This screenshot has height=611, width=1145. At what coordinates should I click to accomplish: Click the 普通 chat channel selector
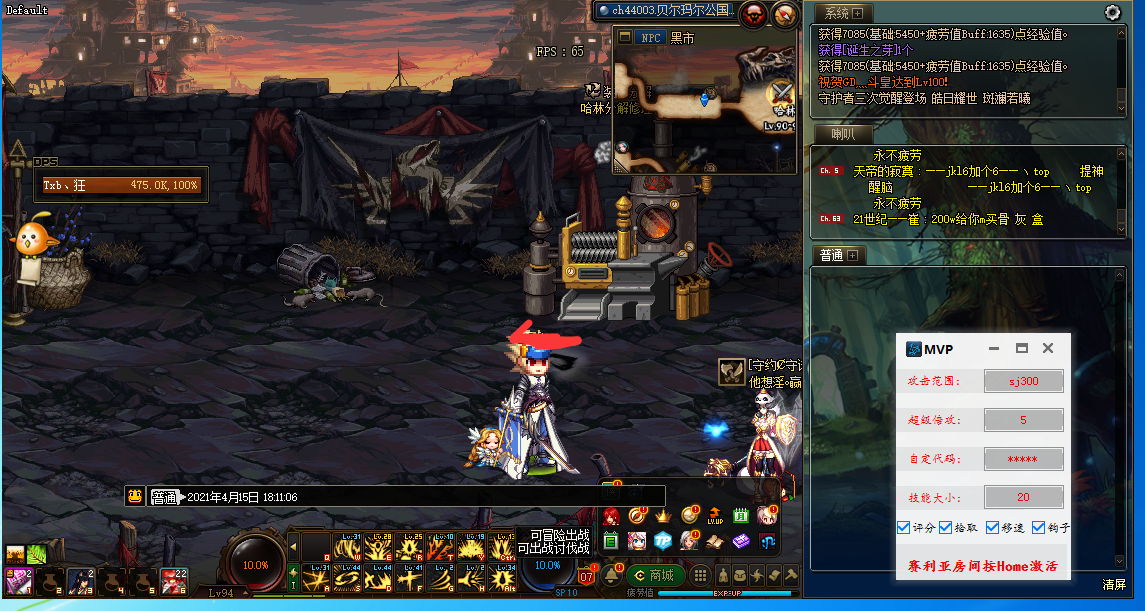(164, 497)
